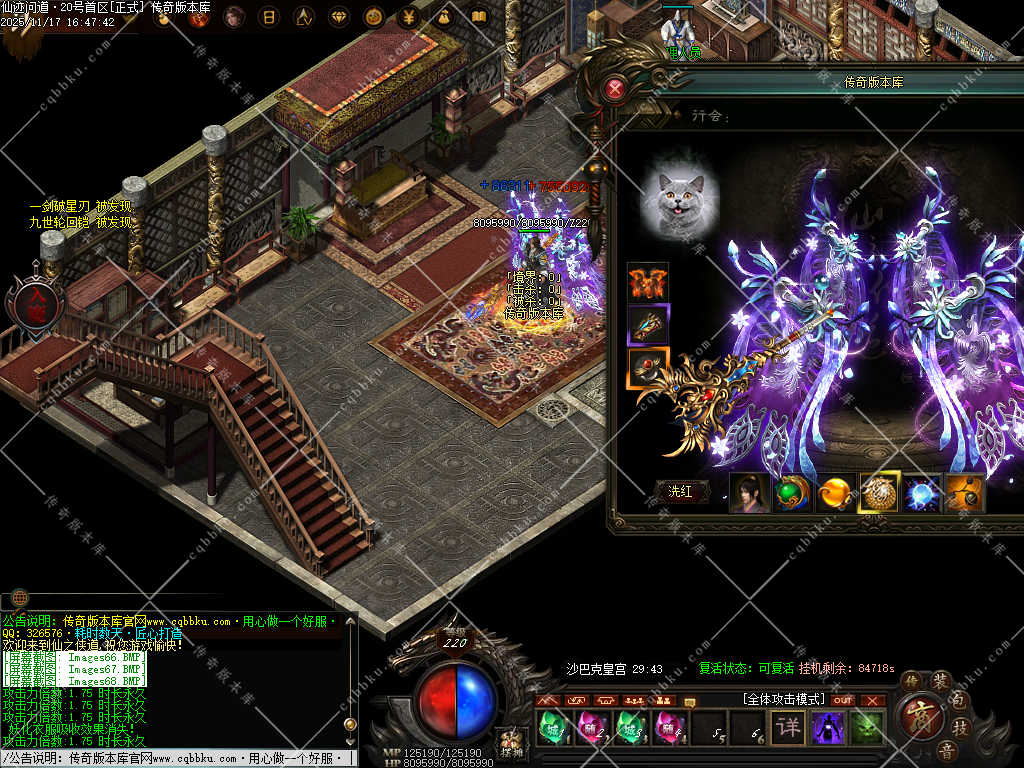This screenshot has width=1024, height=768.
Task: Open the 装 equipment menu
Action: coord(942,681)
